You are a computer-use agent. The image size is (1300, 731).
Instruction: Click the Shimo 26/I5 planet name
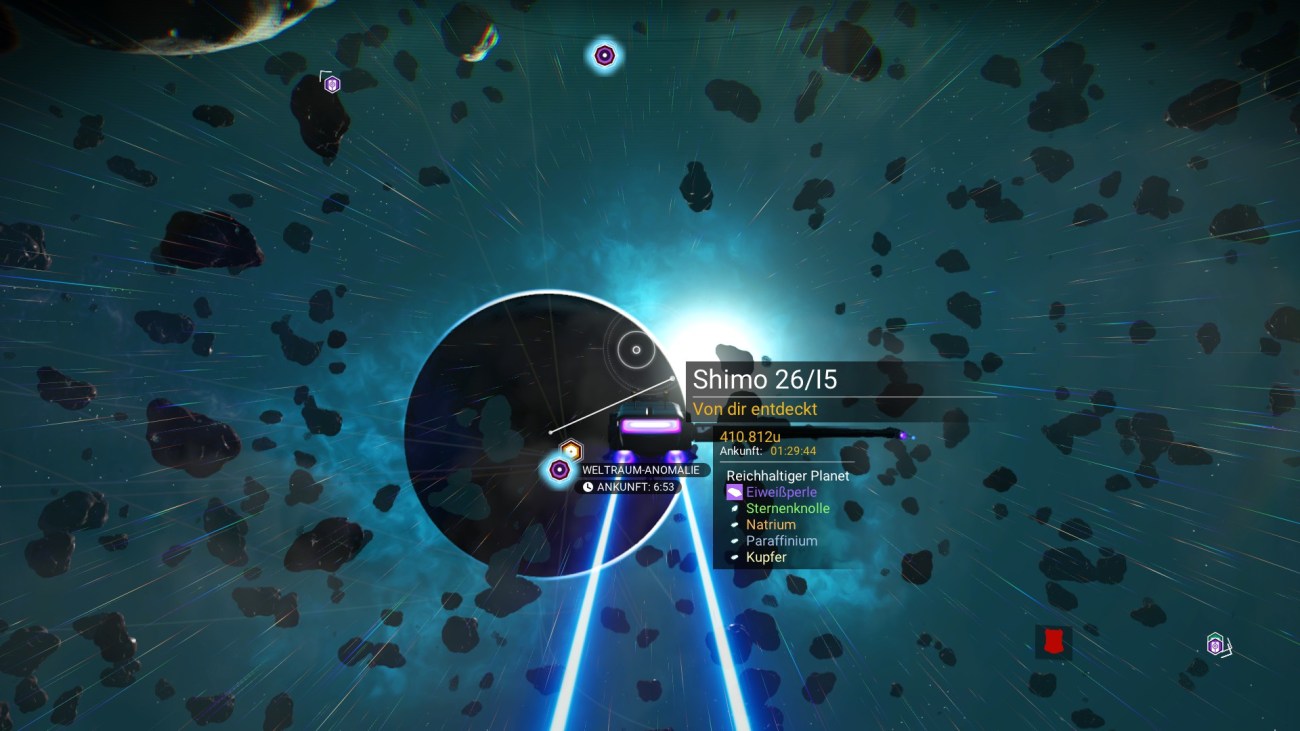point(765,380)
